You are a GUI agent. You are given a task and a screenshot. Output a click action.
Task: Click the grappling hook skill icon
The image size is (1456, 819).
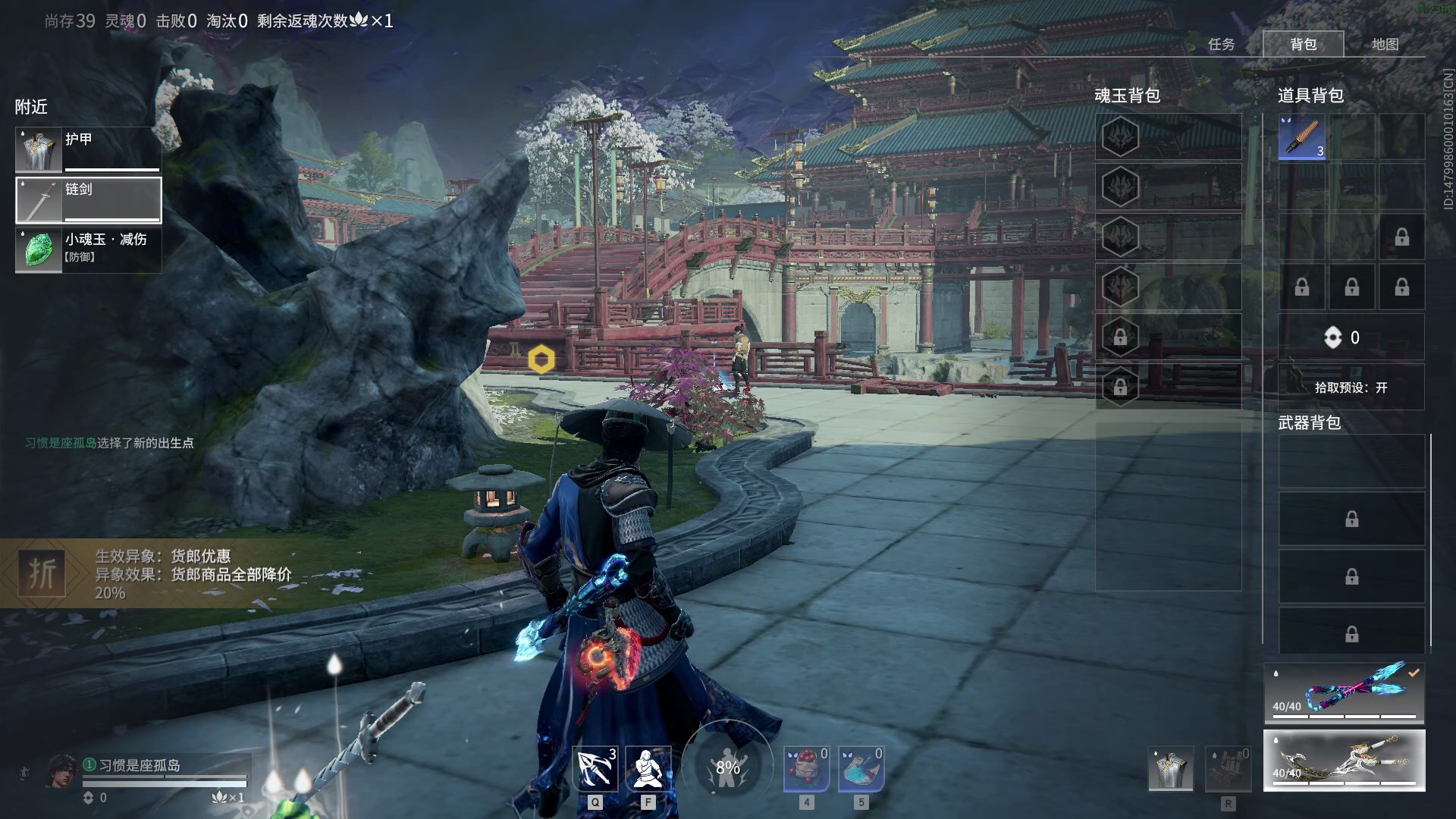tap(595, 769)
